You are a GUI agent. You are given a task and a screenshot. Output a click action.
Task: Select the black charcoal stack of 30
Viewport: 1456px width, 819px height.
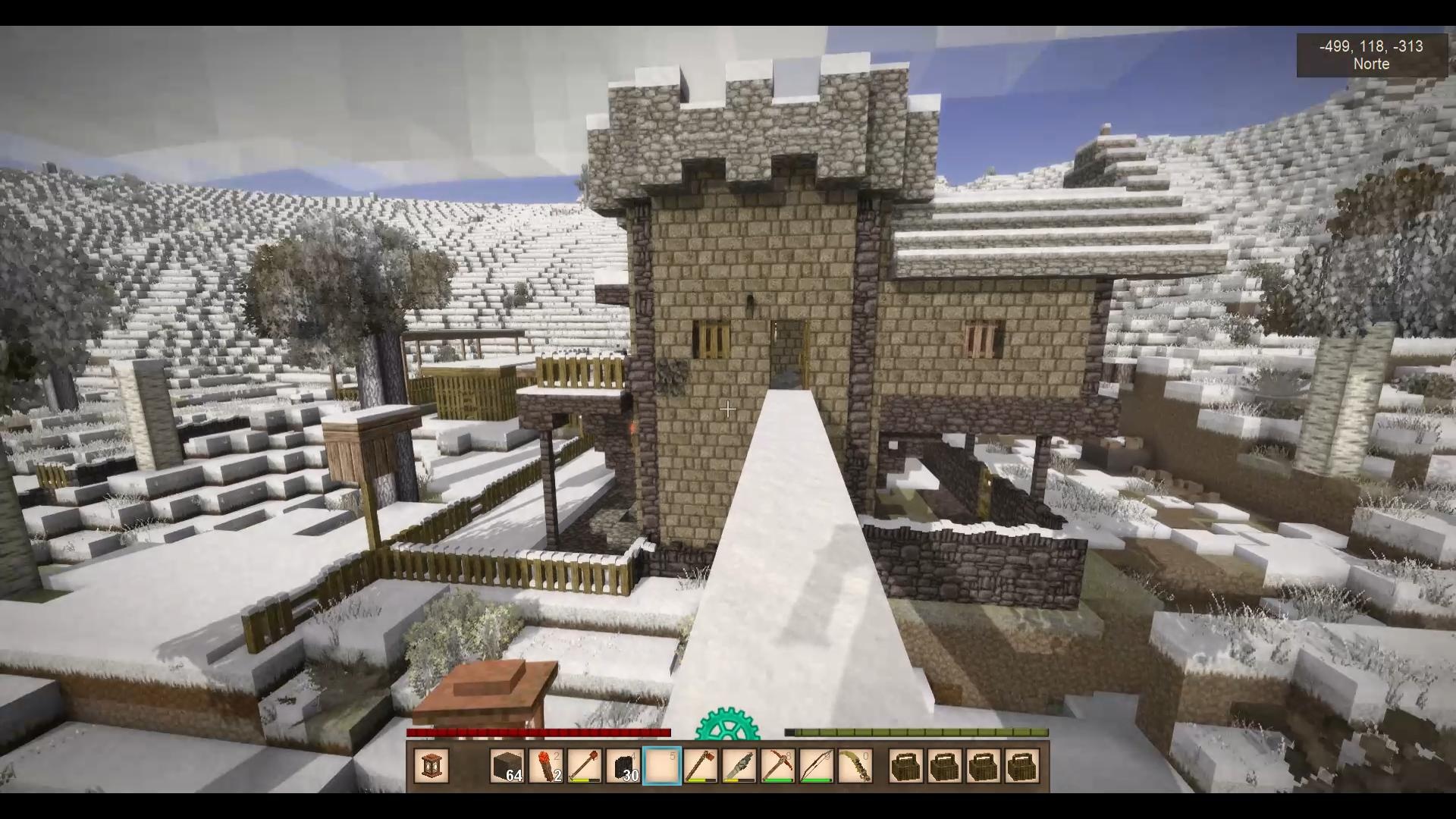623,766
